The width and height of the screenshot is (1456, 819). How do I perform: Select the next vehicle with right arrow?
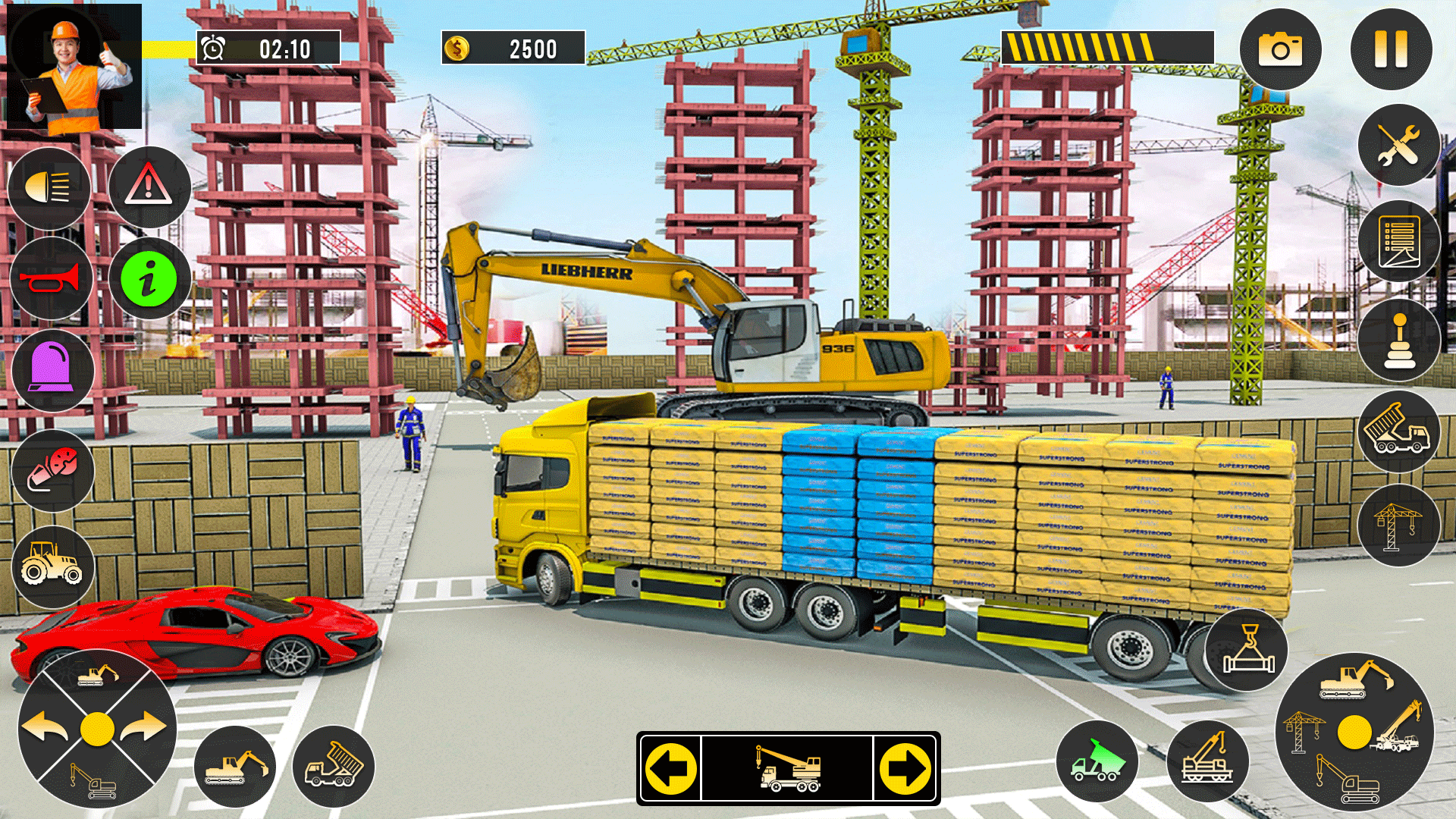click(x=905, y=768)
